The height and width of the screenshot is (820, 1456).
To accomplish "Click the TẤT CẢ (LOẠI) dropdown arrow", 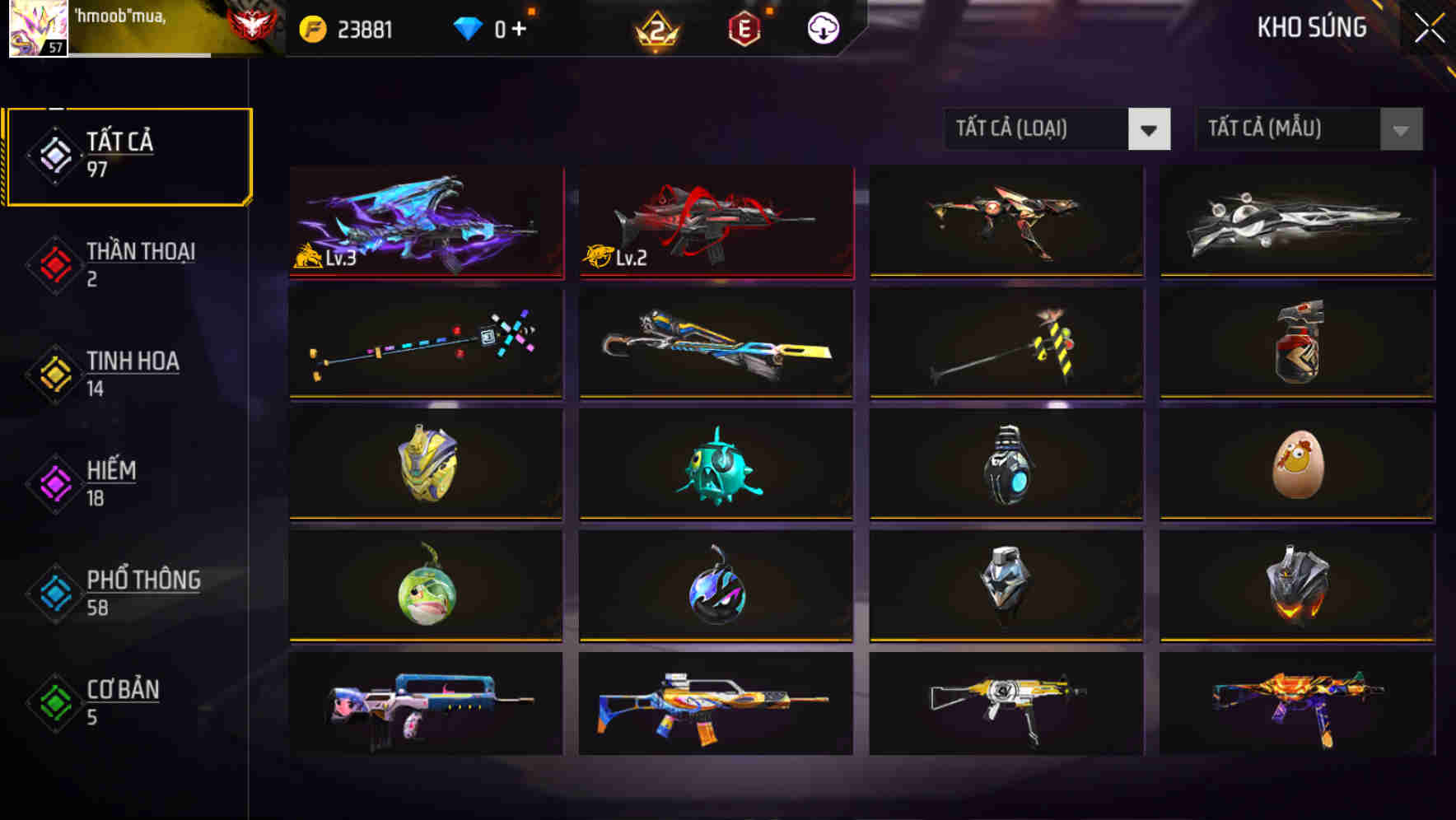I will (x=1150, y=129).
